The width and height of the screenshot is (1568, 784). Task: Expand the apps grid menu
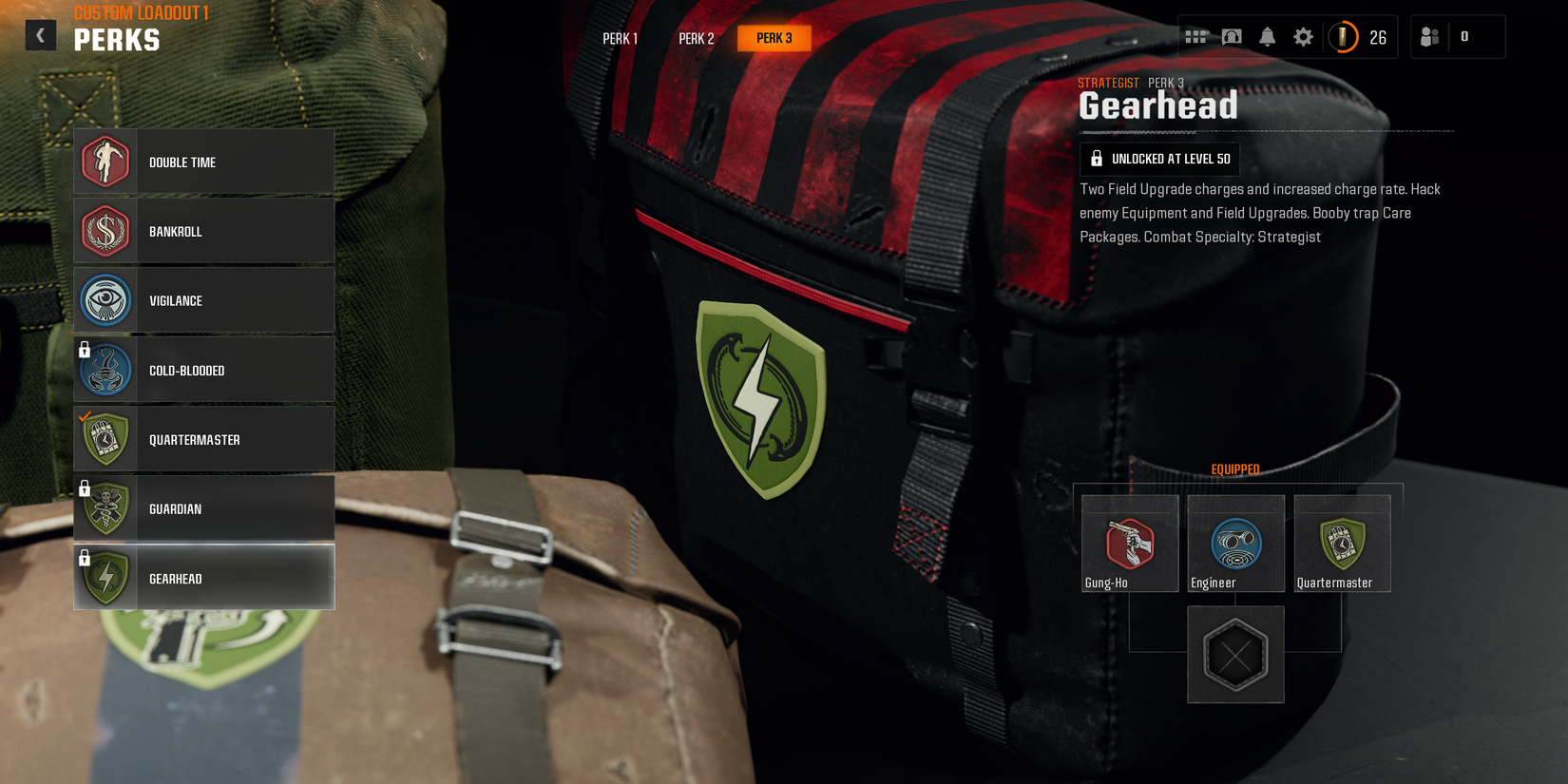pos(1196,36)
